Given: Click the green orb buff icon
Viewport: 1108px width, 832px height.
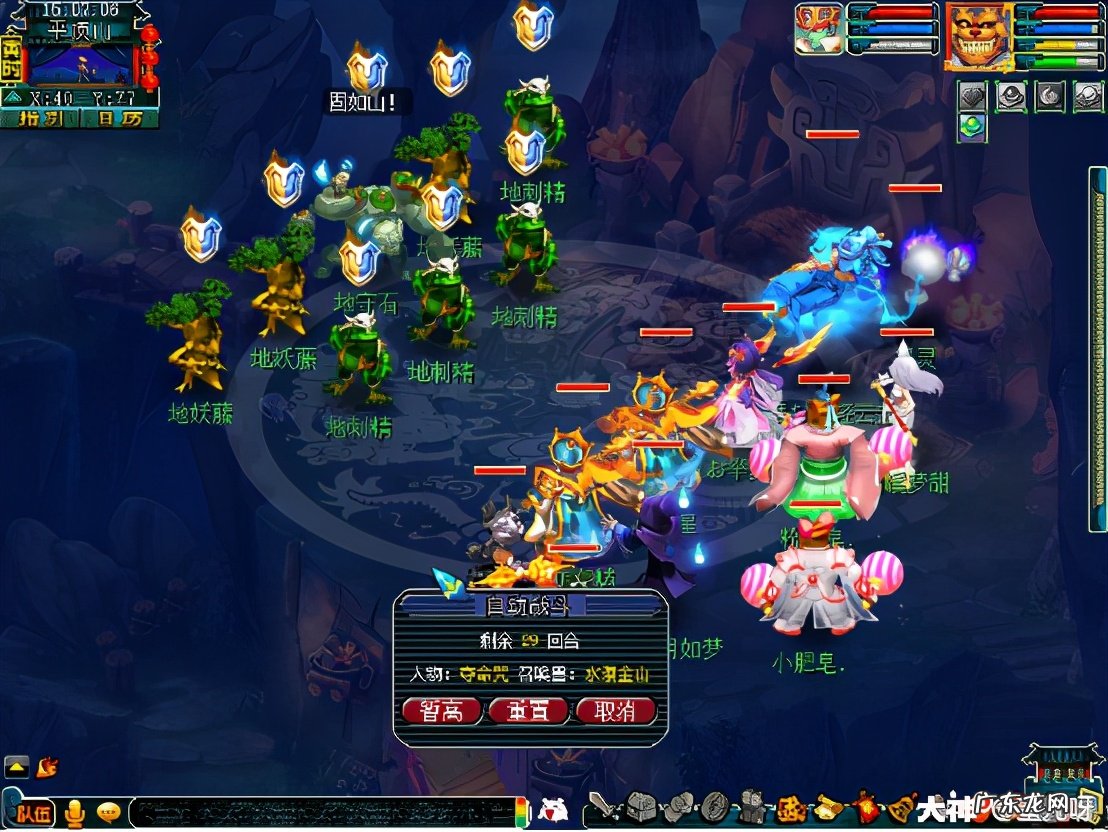Looking at the screenshot, I should point(973,127).
